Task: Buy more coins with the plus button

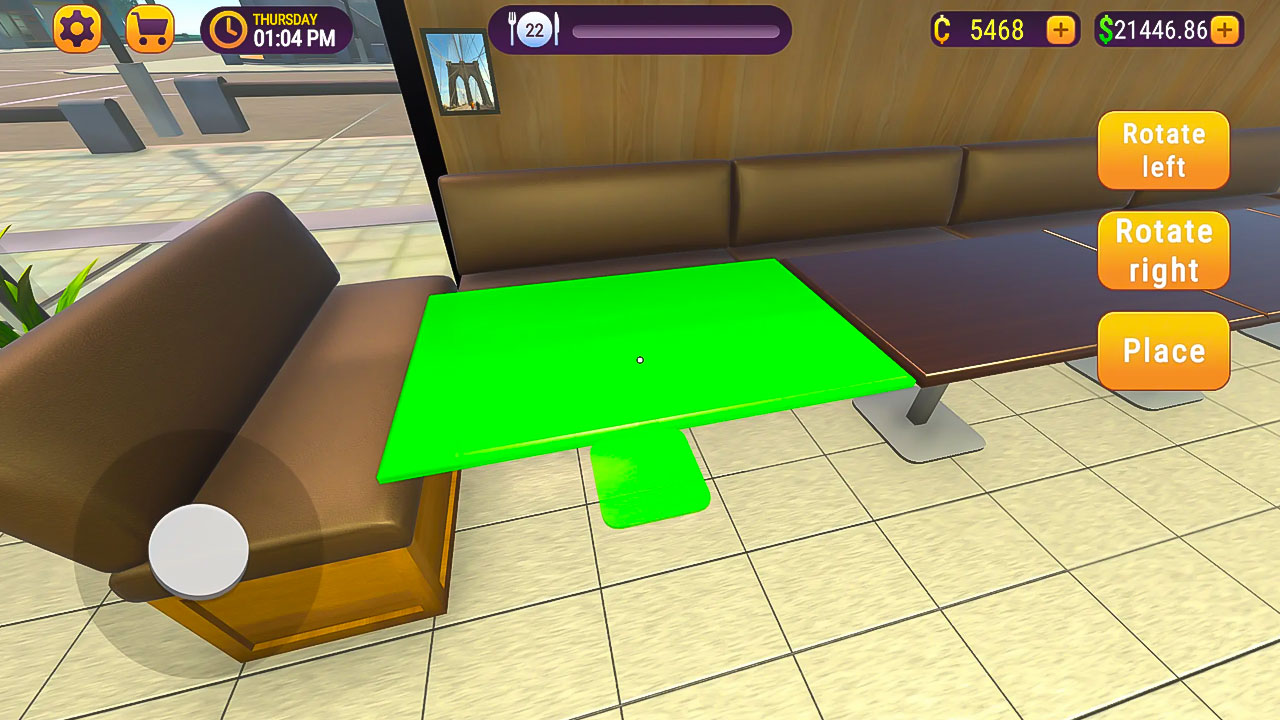Action: point(1058,30)
